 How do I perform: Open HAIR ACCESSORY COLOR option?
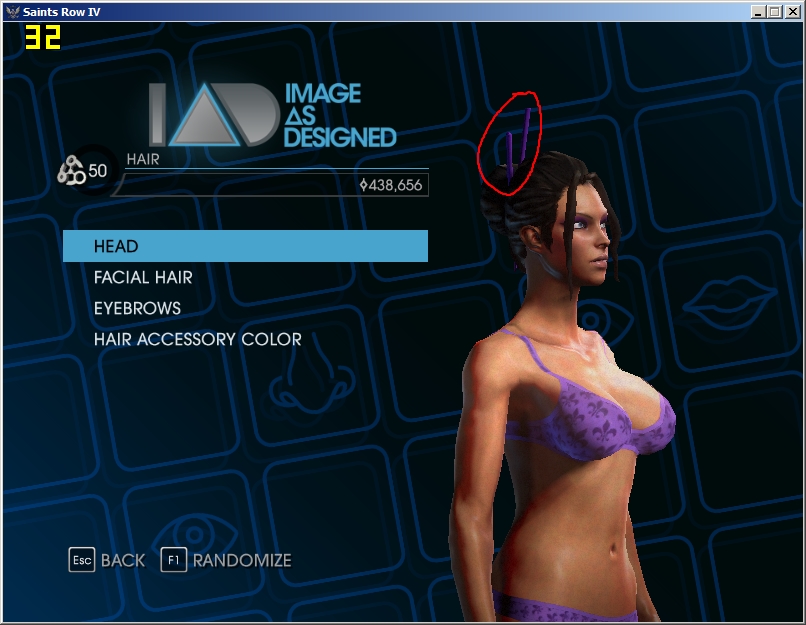[197, 339]
